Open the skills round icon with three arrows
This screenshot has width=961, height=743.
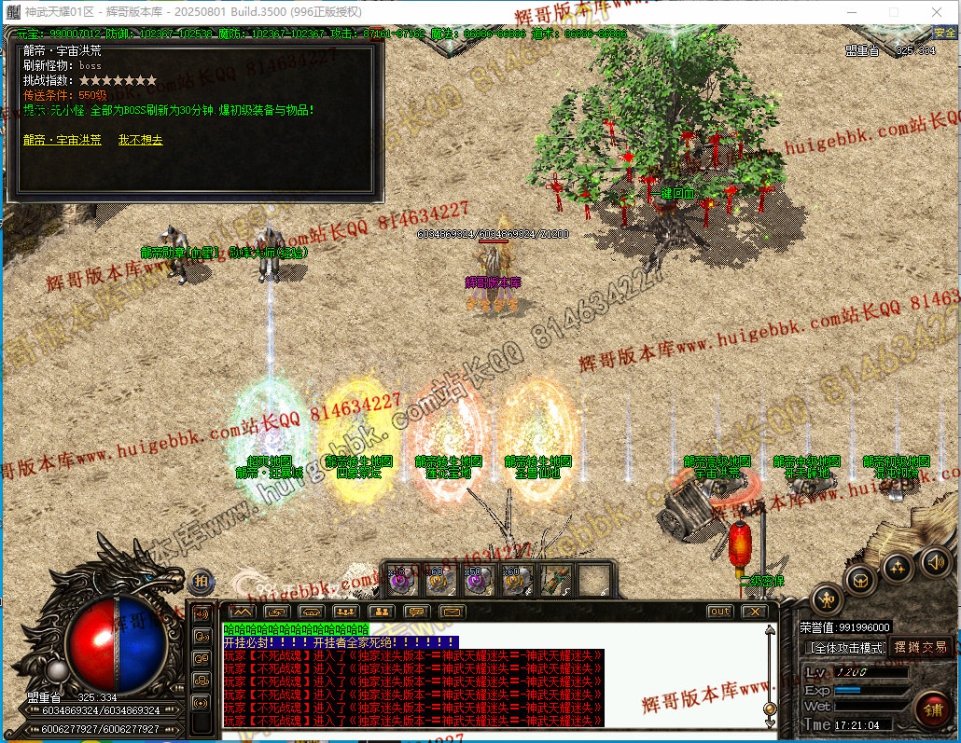[x=897, y=567]
